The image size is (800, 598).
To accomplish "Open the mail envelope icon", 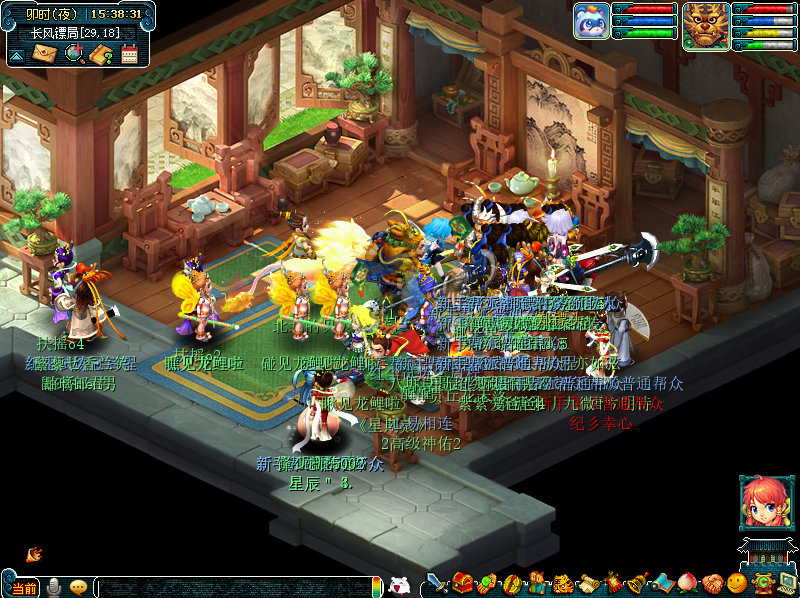I will [x=46, y=54].
